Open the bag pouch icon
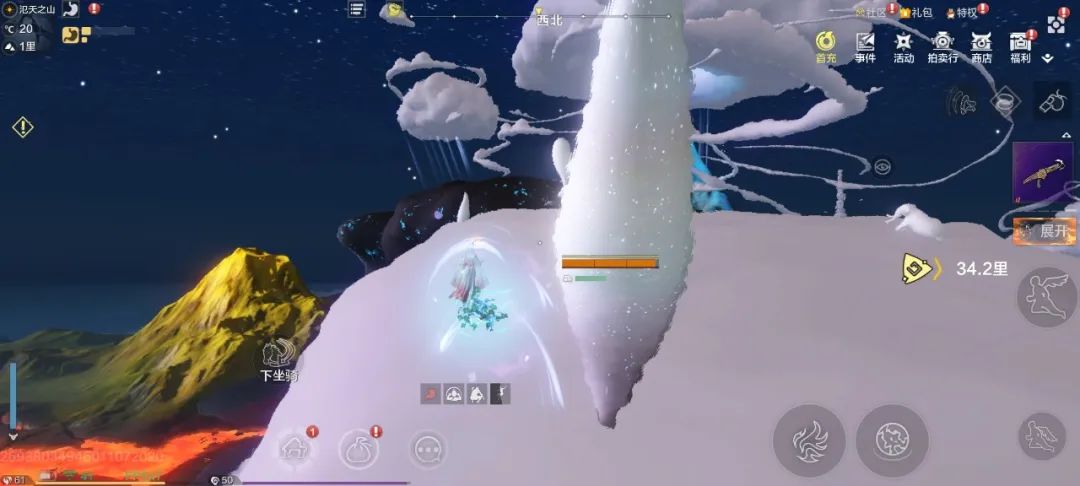Screen dimensions: 1080x486 point(359,449)
